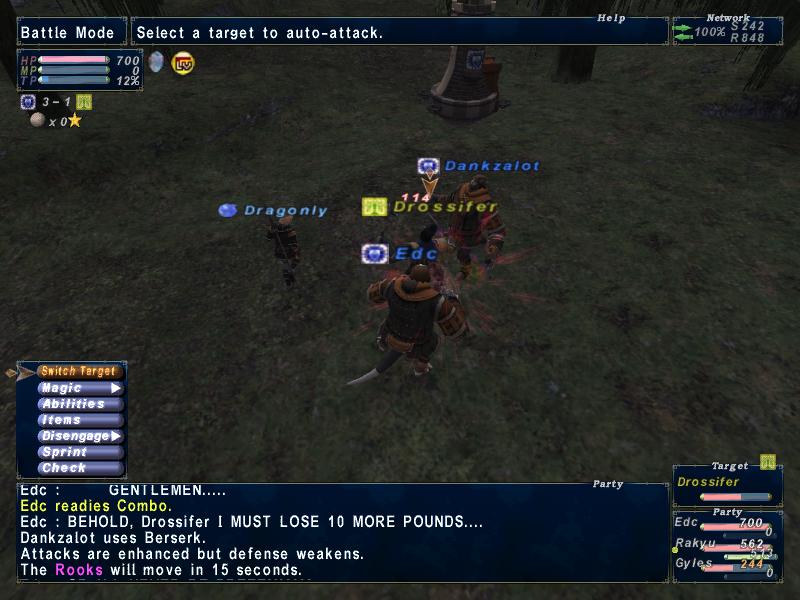Click the level restriction status icon
800x600 pixels.
point(183,63)
